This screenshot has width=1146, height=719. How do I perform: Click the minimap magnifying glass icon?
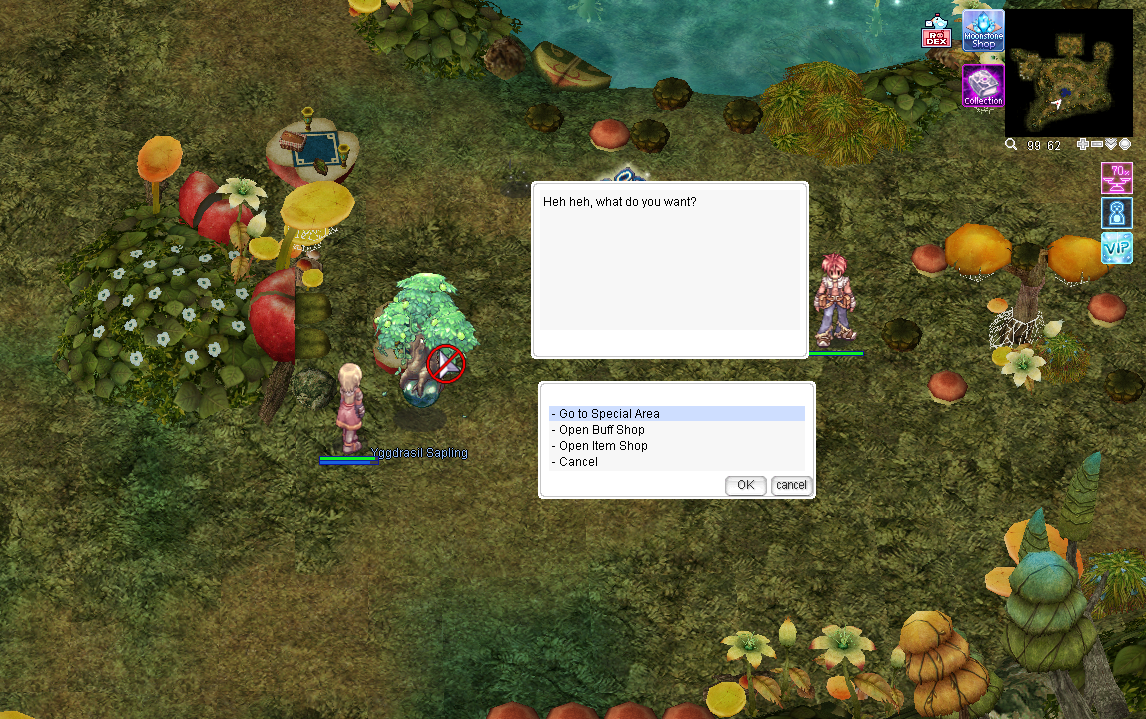click(x=1011, y=145)
